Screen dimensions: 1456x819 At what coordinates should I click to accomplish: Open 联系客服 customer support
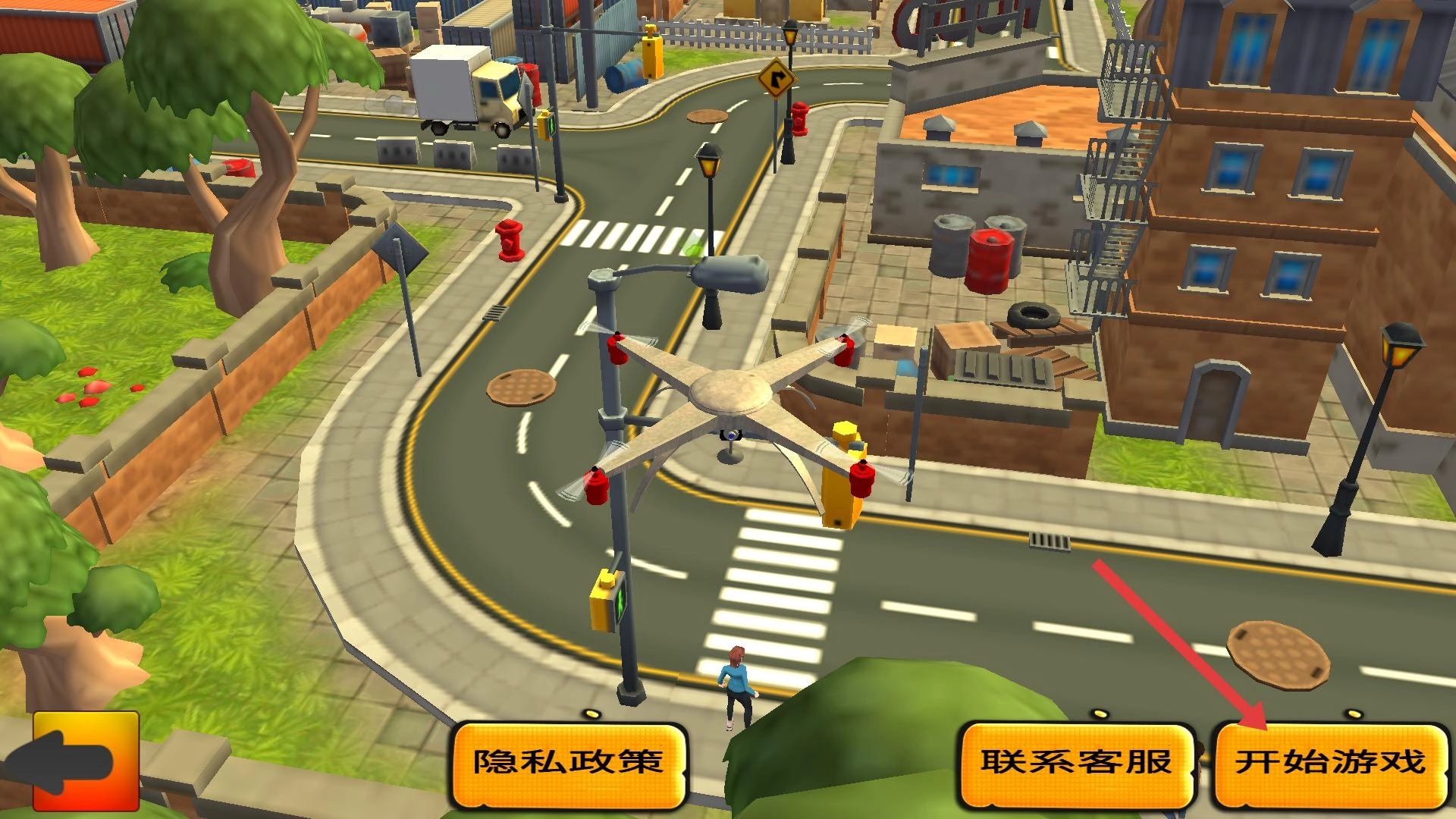click(x=1077, y=763)
